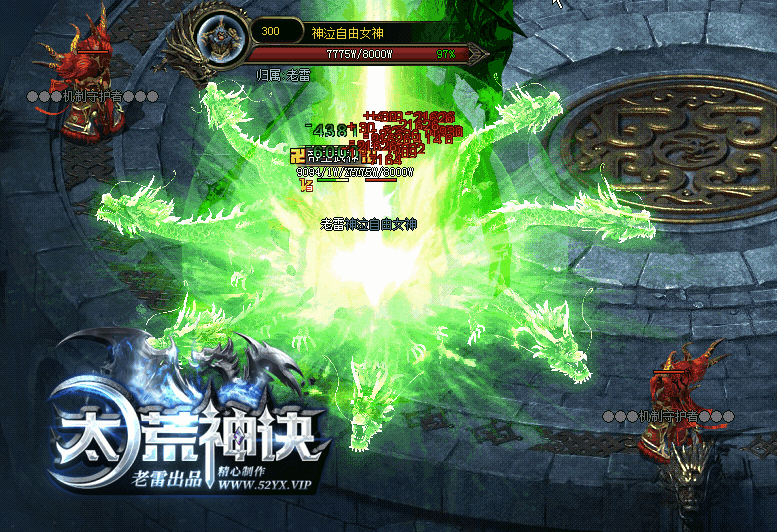Click the boss portrait in the target frame
This screenshot has width=777, height=532.
point(218,42)
